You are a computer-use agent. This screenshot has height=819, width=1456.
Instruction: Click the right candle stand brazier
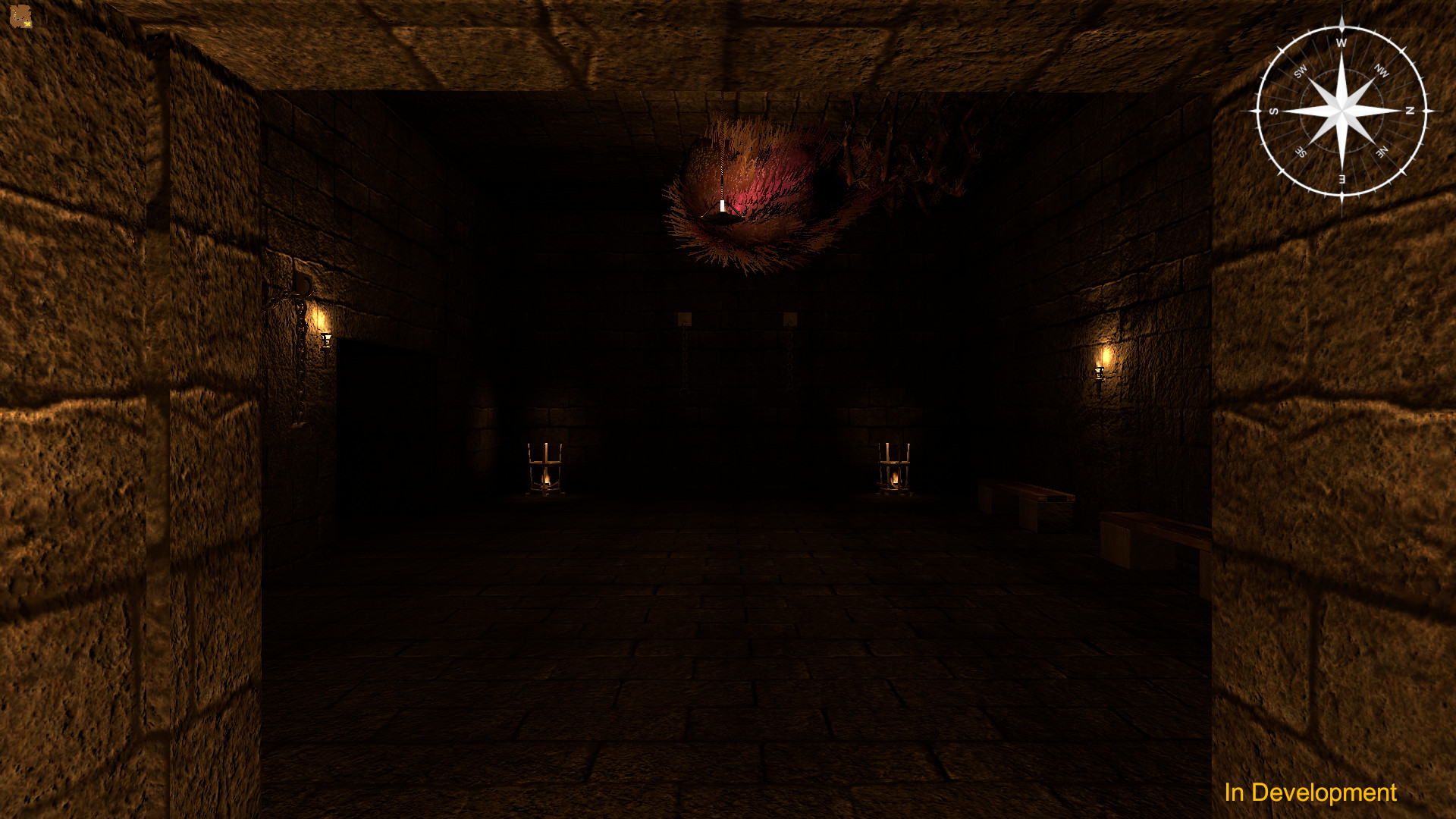(895, 469)
